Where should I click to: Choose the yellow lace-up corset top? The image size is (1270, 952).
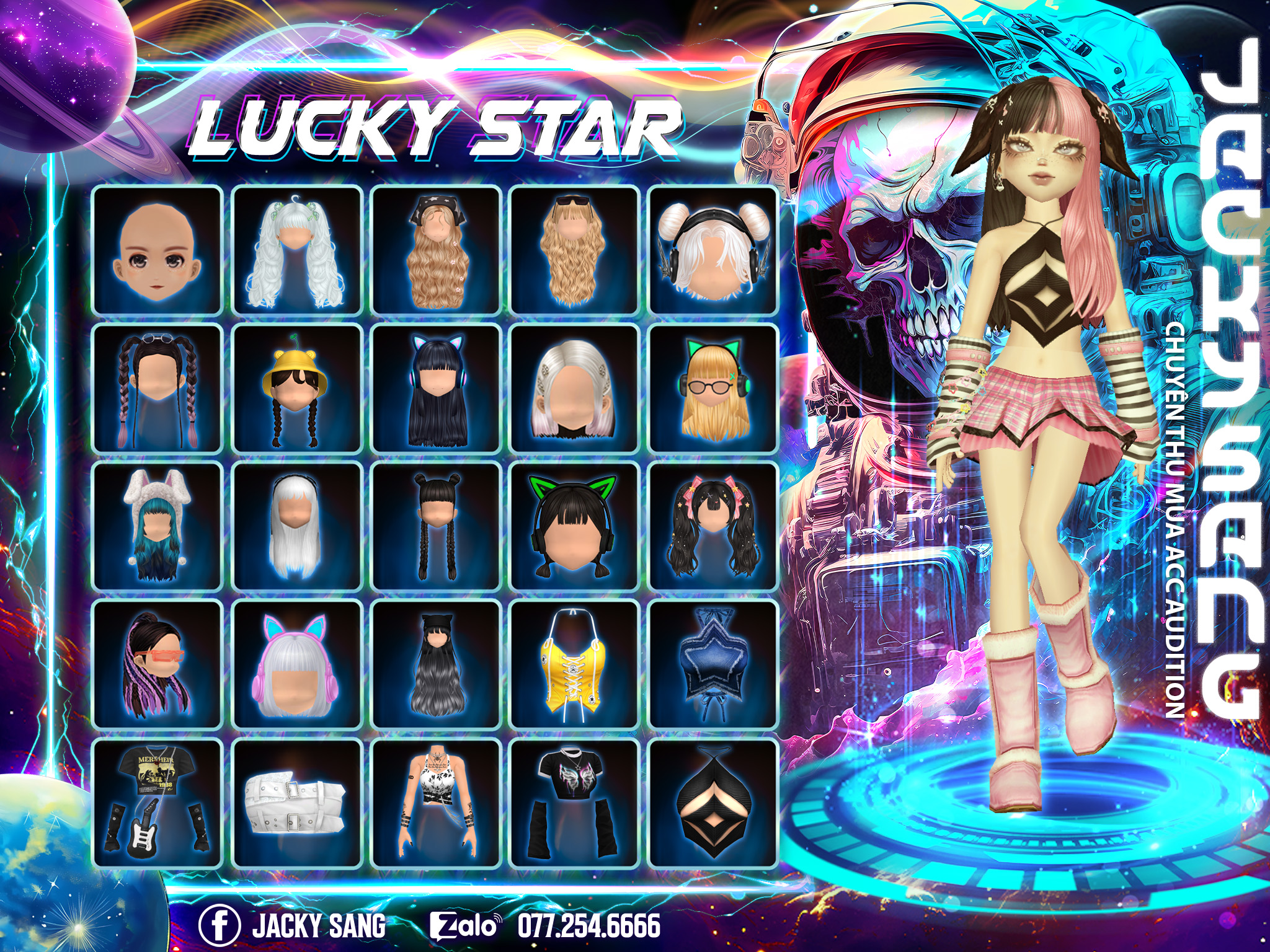click(574, 664)
